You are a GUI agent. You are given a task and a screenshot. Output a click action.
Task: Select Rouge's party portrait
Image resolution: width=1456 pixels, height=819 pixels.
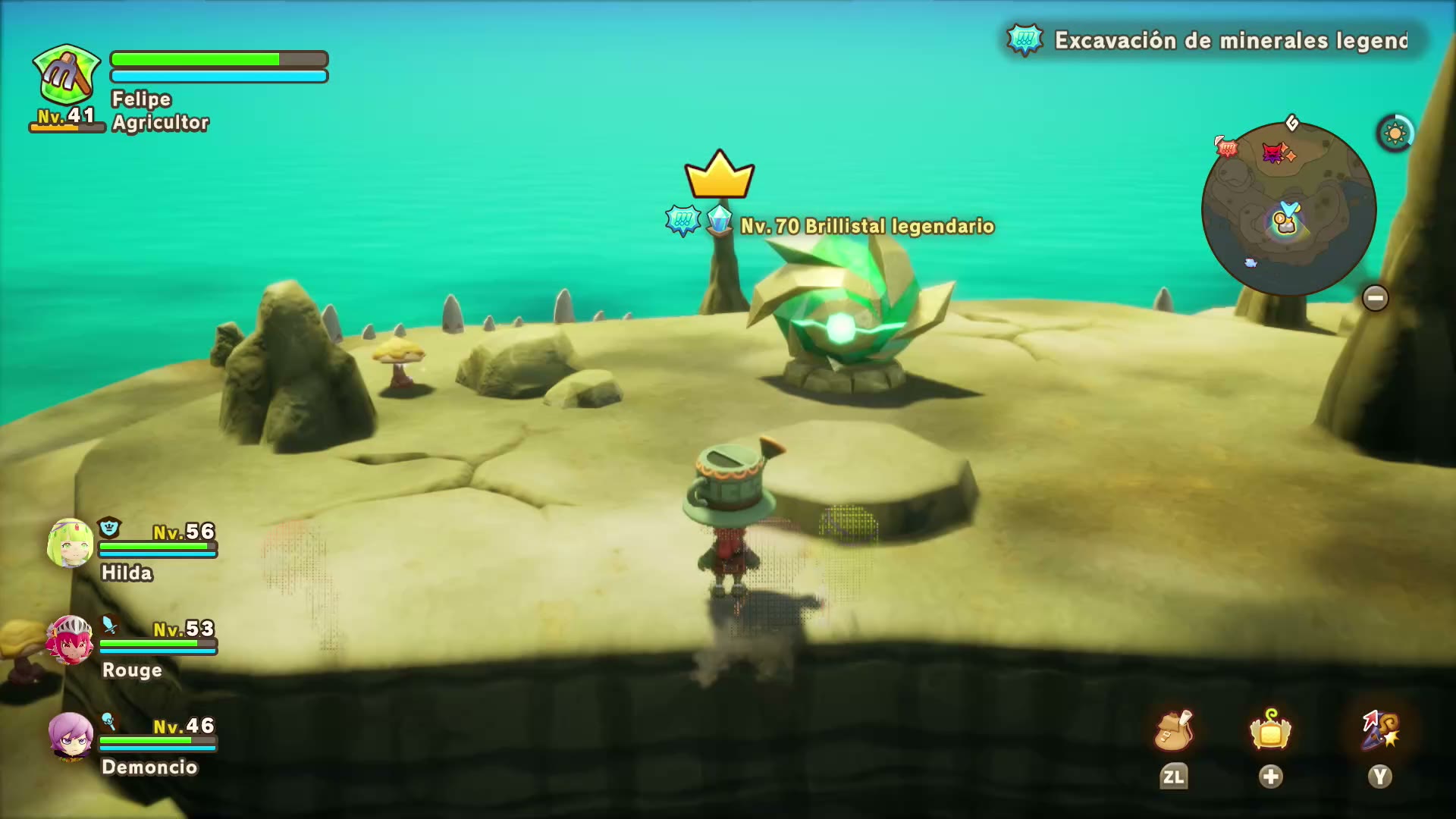coord(71,641)
